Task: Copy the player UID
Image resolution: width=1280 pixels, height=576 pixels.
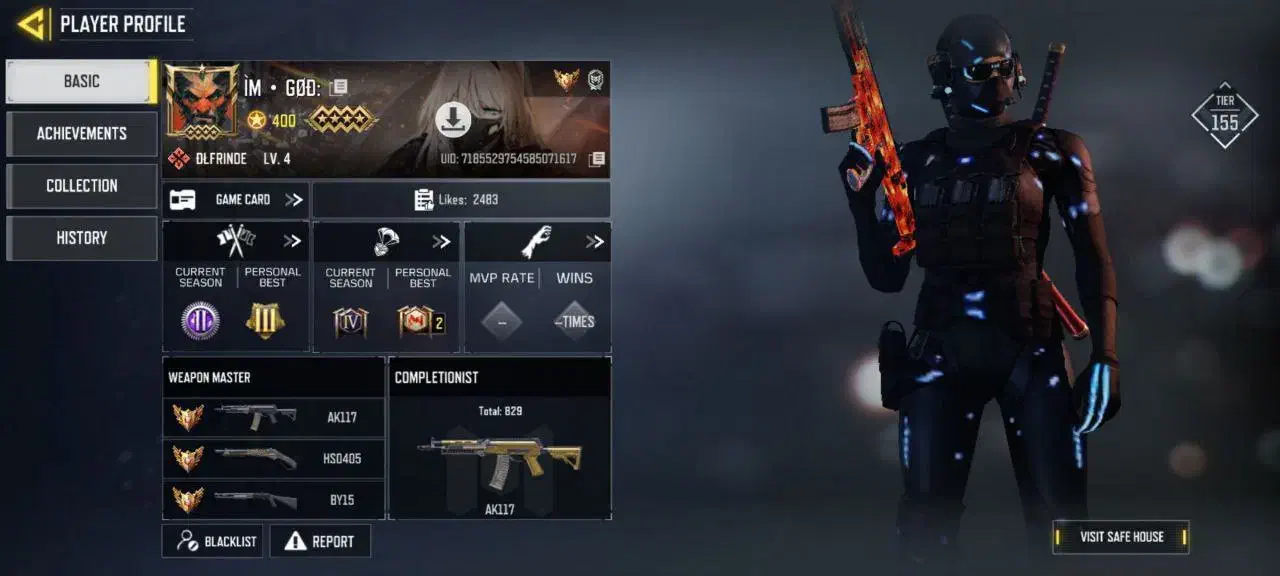Action: coord(597,159)
